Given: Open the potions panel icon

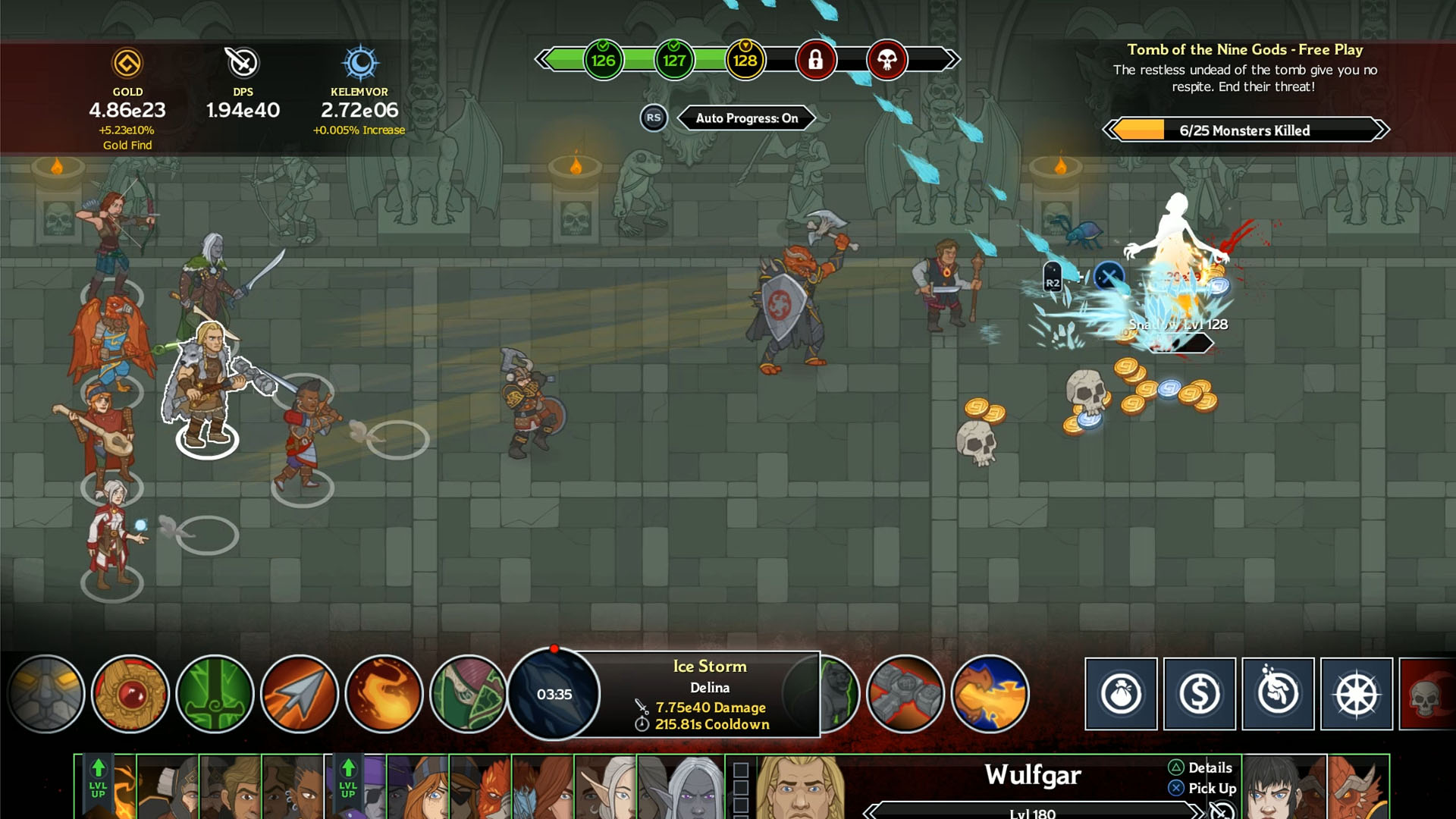Looking at the screenshot, I should click(1279, 694).
